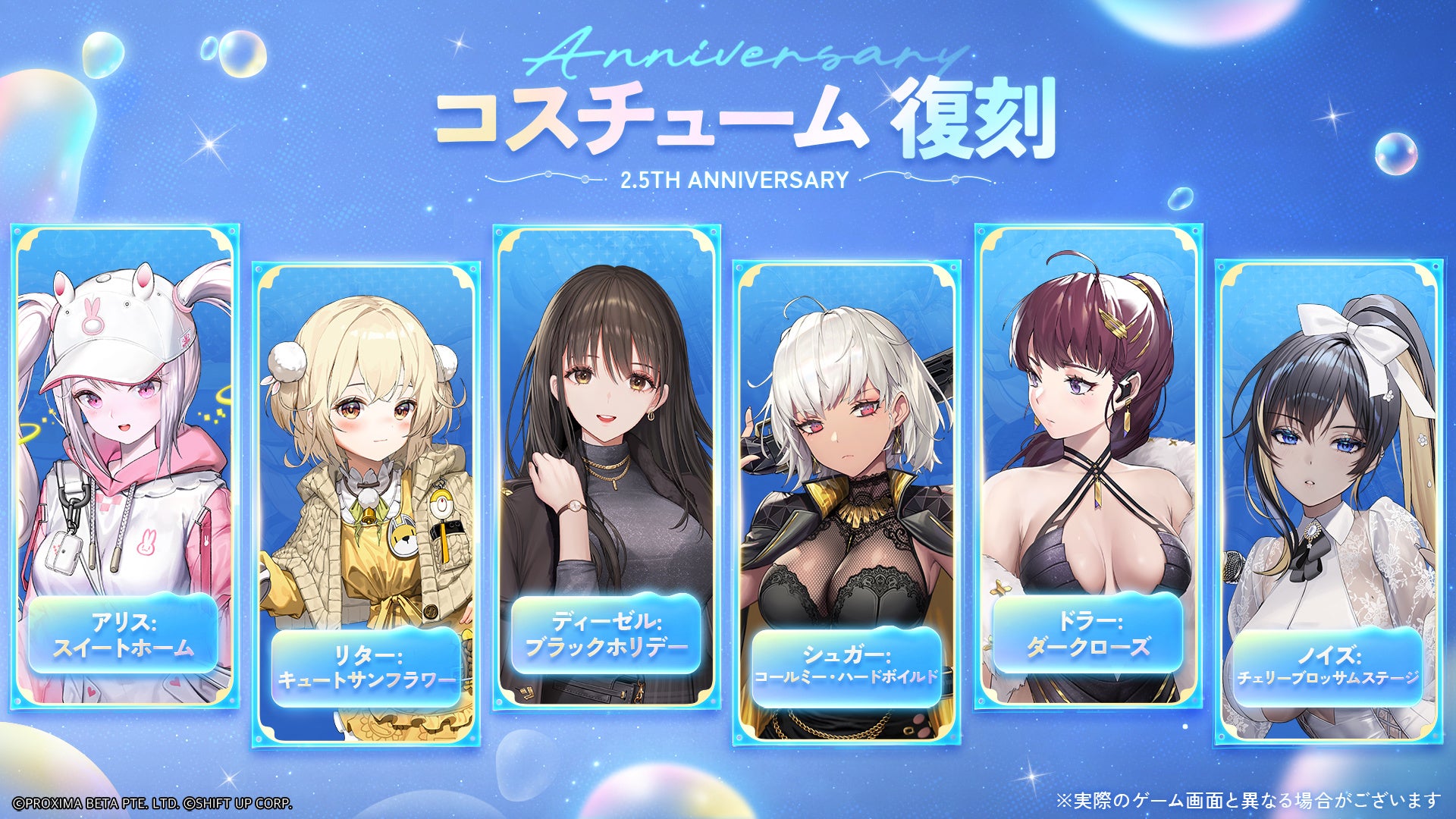This screenshot has width=1456, height=819.
Task: Pick the シュガー: コールミー・ハードボイルド costume card
Action: (846, 504)
